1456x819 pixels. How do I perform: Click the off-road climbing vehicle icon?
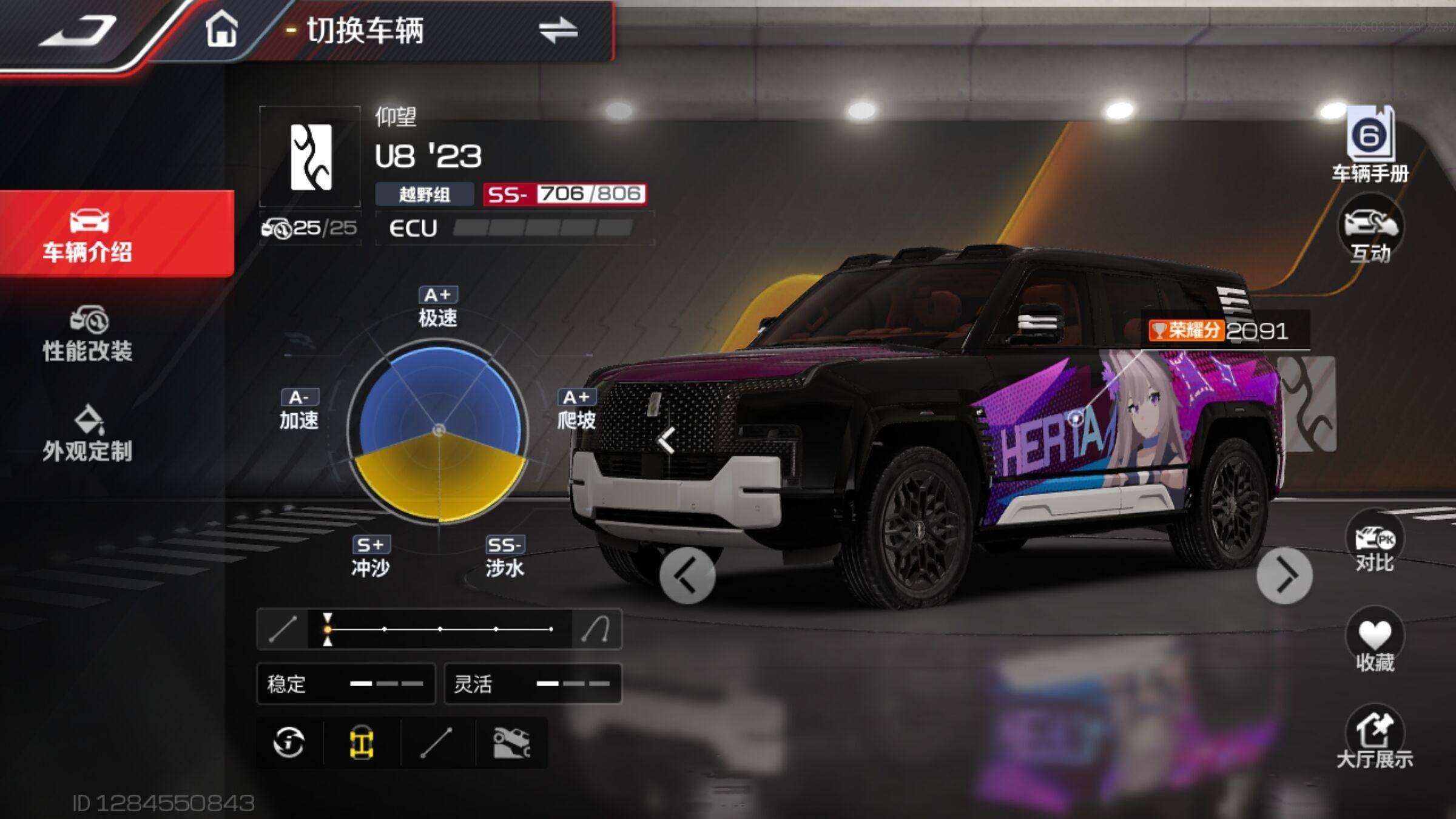click(511, 743)
